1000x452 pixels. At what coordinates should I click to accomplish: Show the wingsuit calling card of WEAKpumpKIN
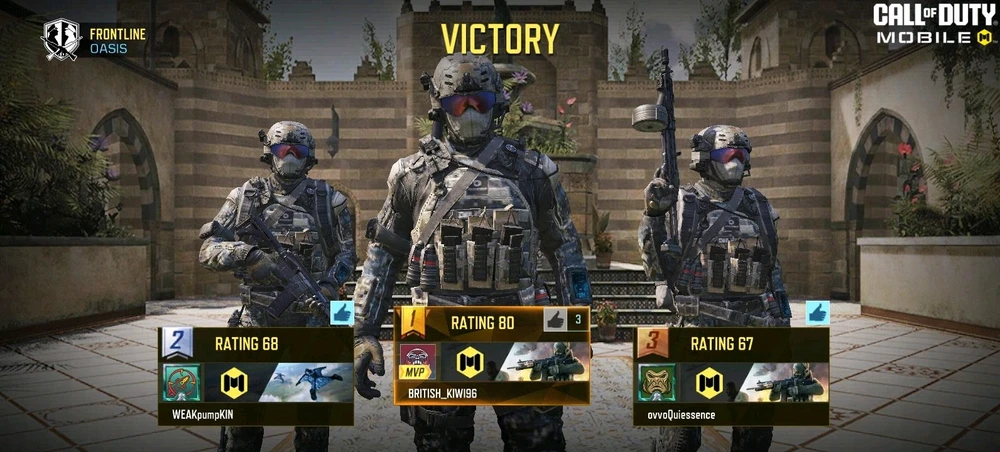(308, 382)
